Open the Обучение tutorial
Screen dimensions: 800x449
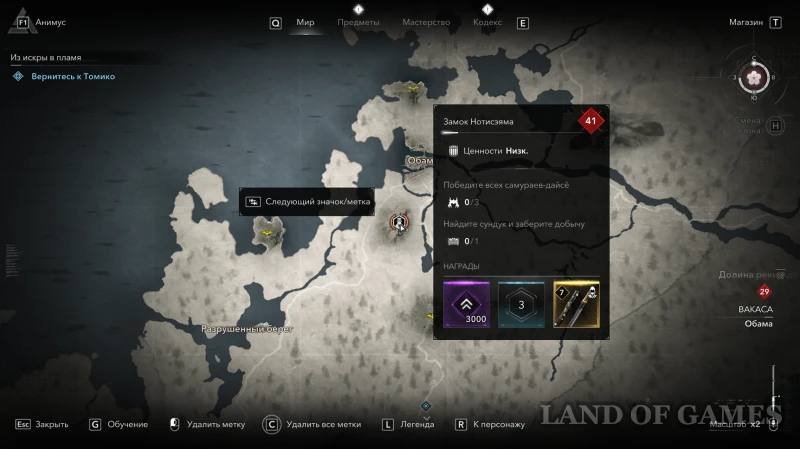(129, 424)
